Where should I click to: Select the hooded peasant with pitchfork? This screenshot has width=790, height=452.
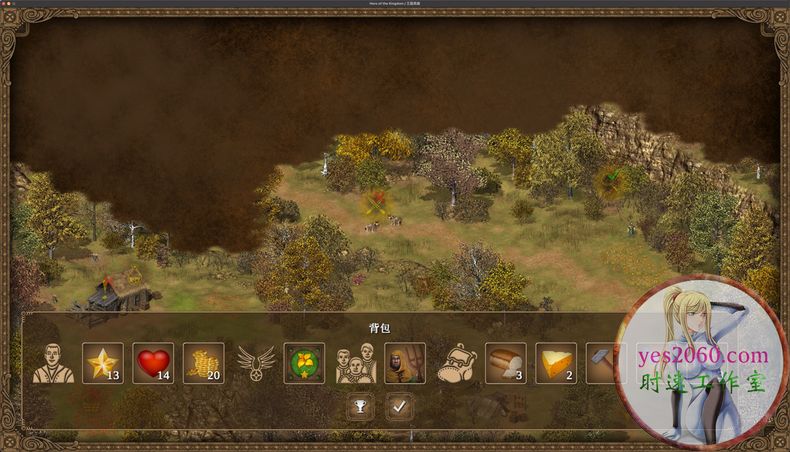(x=405, y=363)
